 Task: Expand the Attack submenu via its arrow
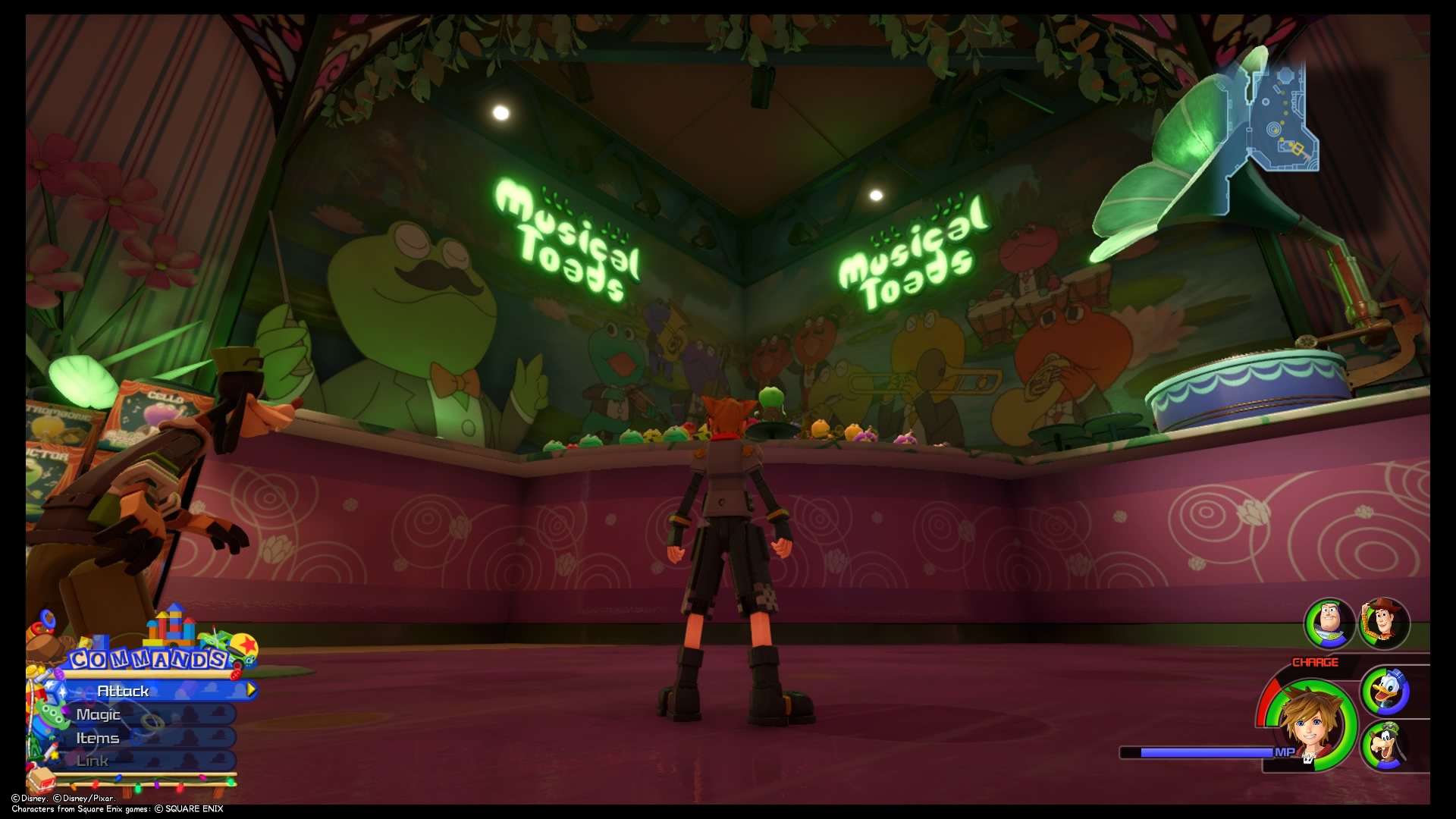click(x=250, y=691)
